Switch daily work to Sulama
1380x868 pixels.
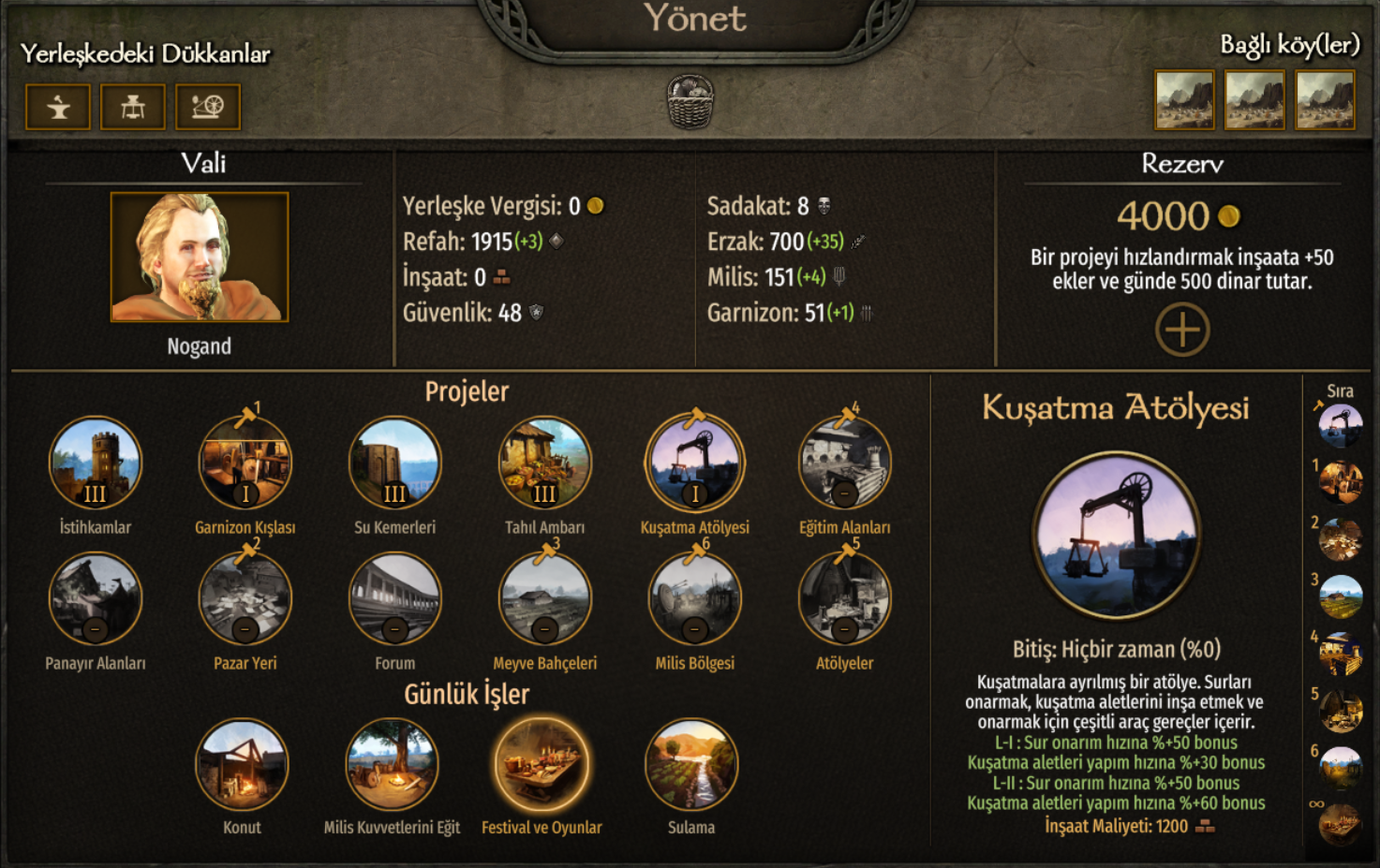pos(691,764)
